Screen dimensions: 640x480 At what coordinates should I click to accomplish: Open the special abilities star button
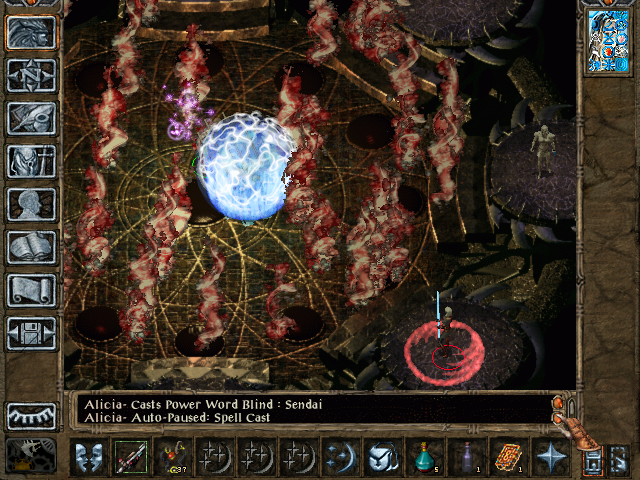pos(549,457)
